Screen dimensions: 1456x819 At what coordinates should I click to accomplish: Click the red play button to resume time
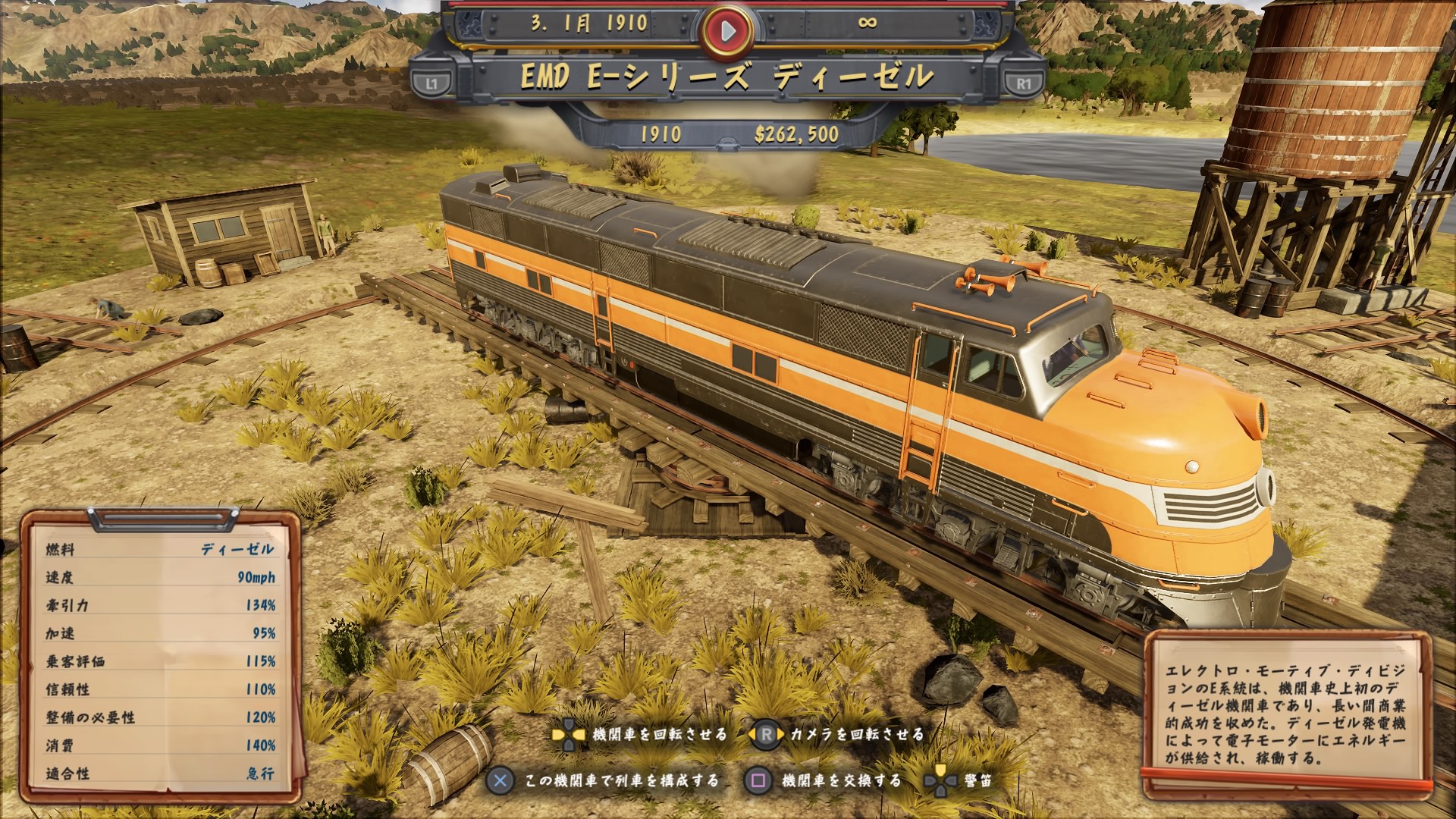pyautogui.click(x=727, y=30)
